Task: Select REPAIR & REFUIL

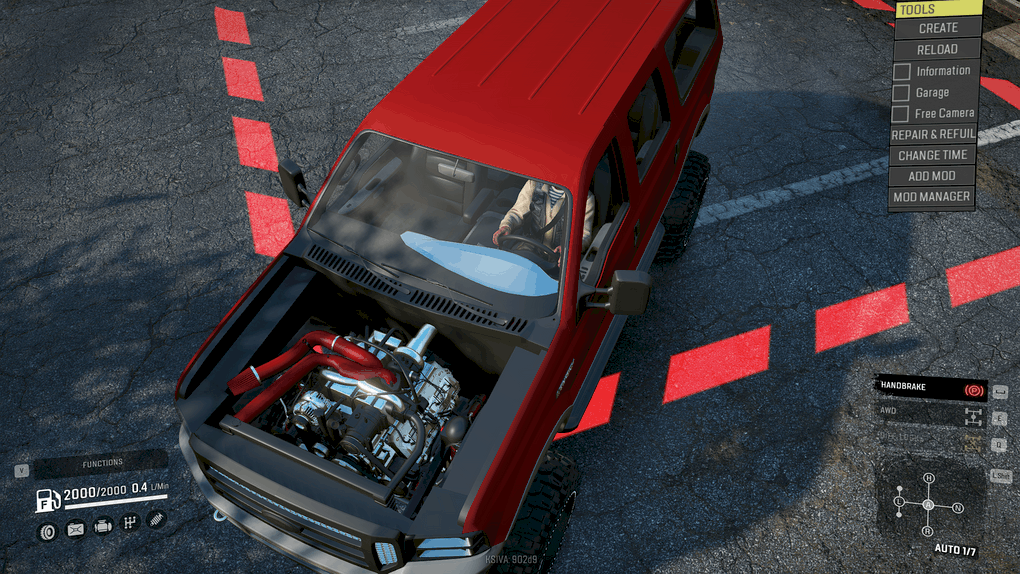Action: coord(931,135)
